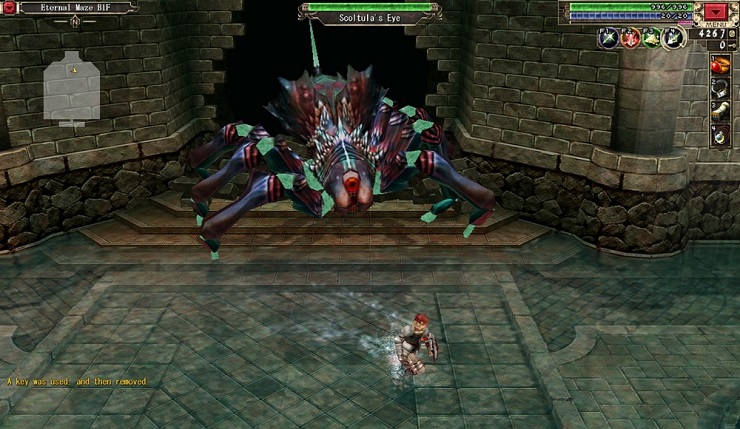
Task: Activate the F1 green slash skill
Action: pyautogui.click(x=606, y=38)
